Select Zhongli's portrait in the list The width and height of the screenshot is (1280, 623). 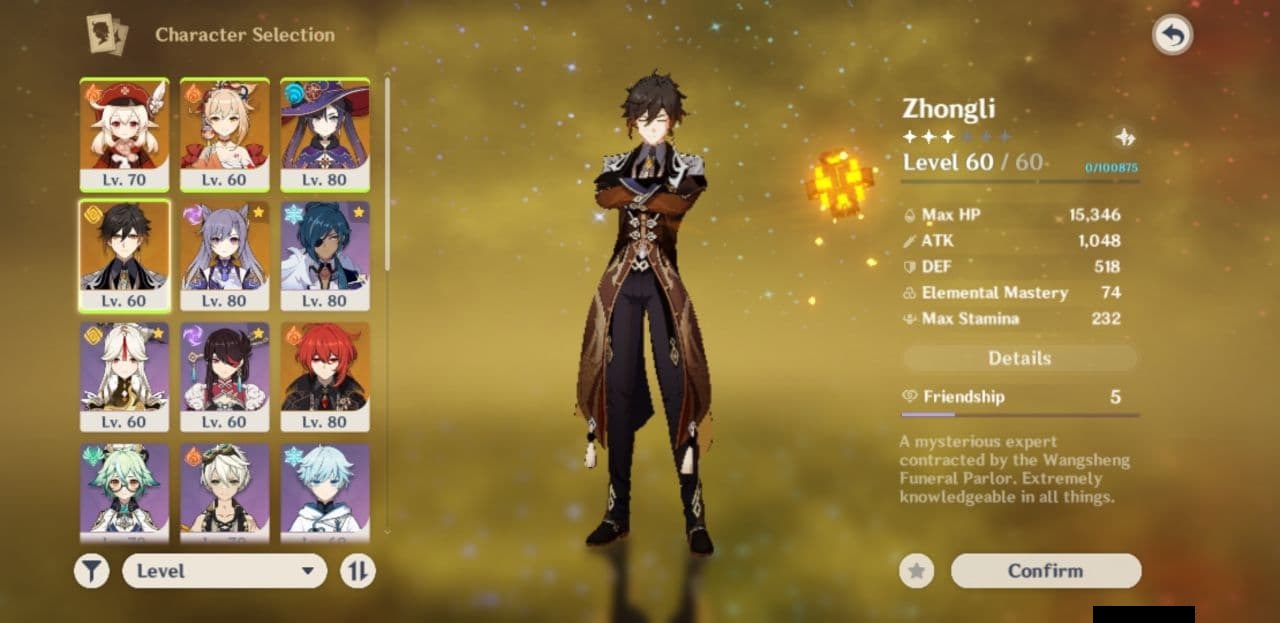pos(125,255)
